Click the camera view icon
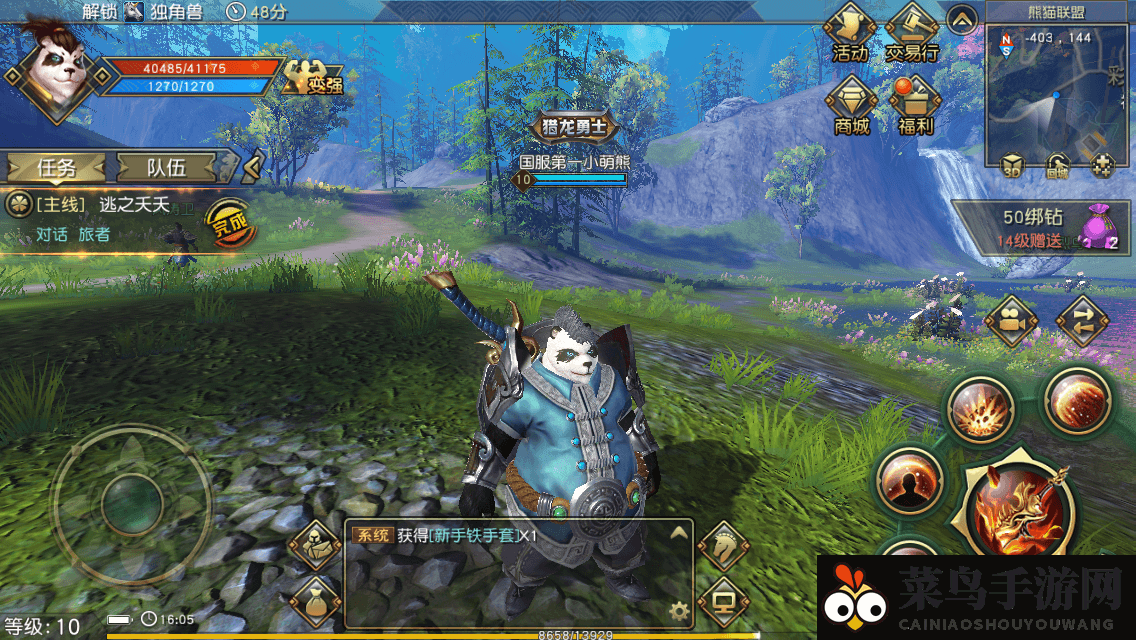 (1009, 322)
